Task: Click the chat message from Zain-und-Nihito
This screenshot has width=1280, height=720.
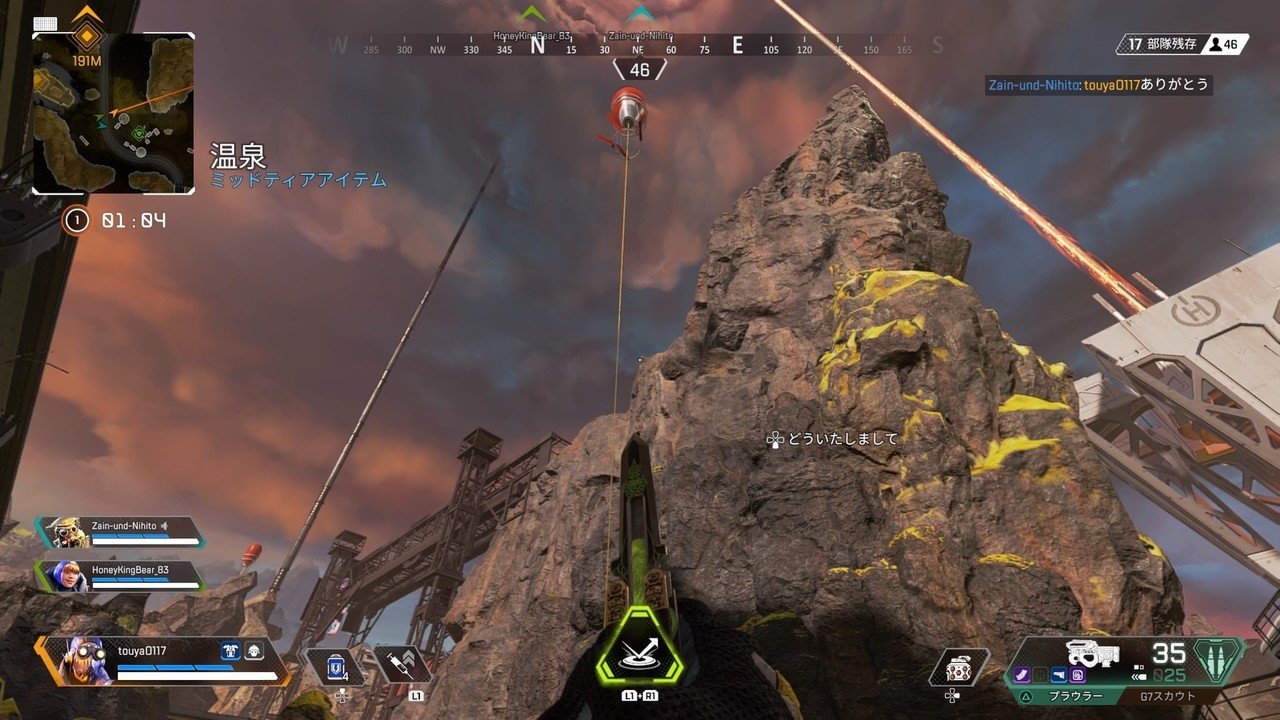Action: tap(1098, 86)
